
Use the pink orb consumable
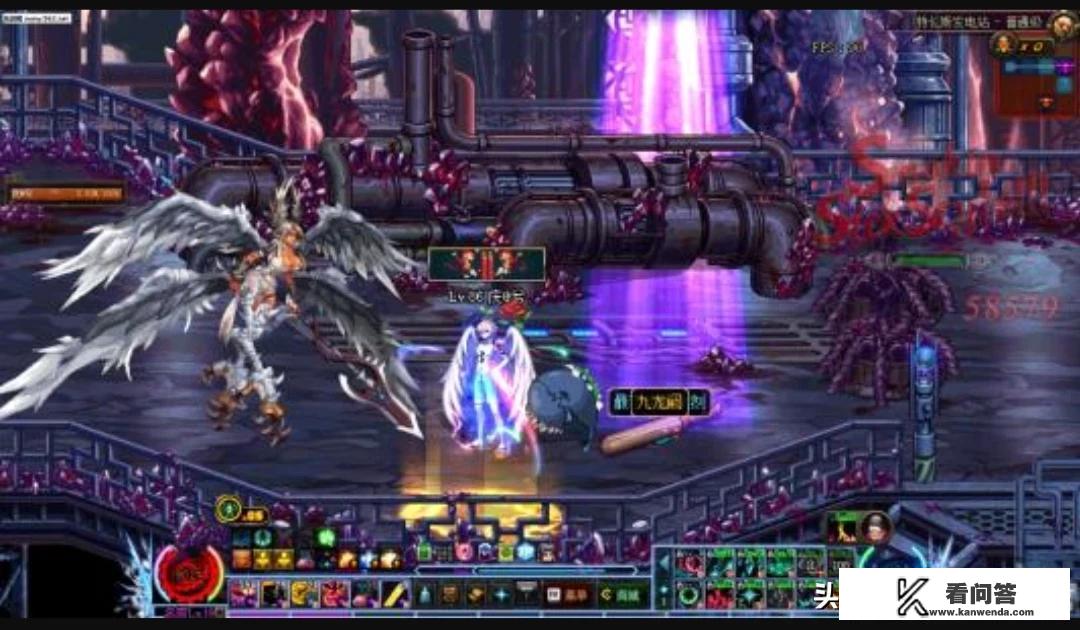click(464, 551)
